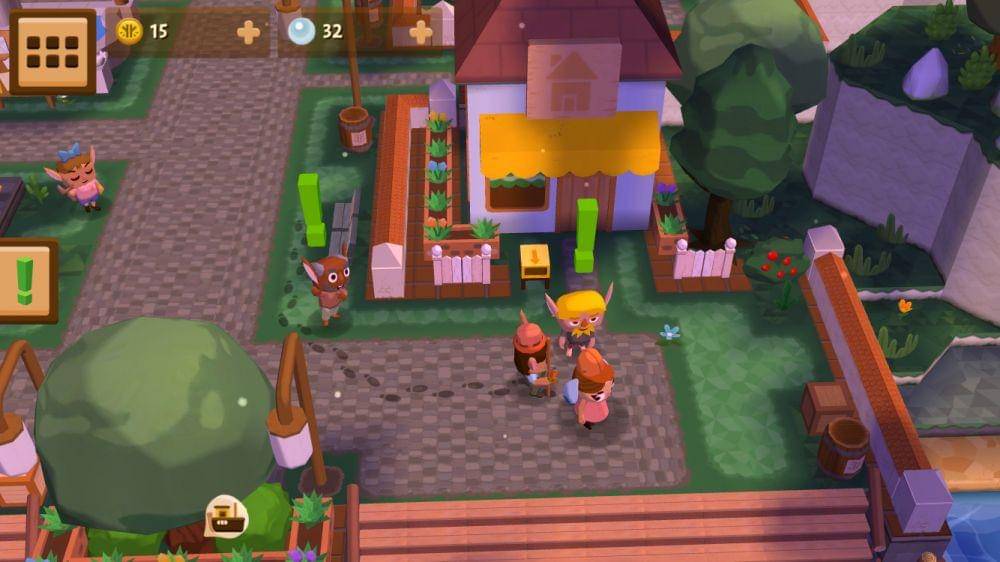1000x562 pixels.
Task: Tap the ship icon bubble
Action: 226,515
